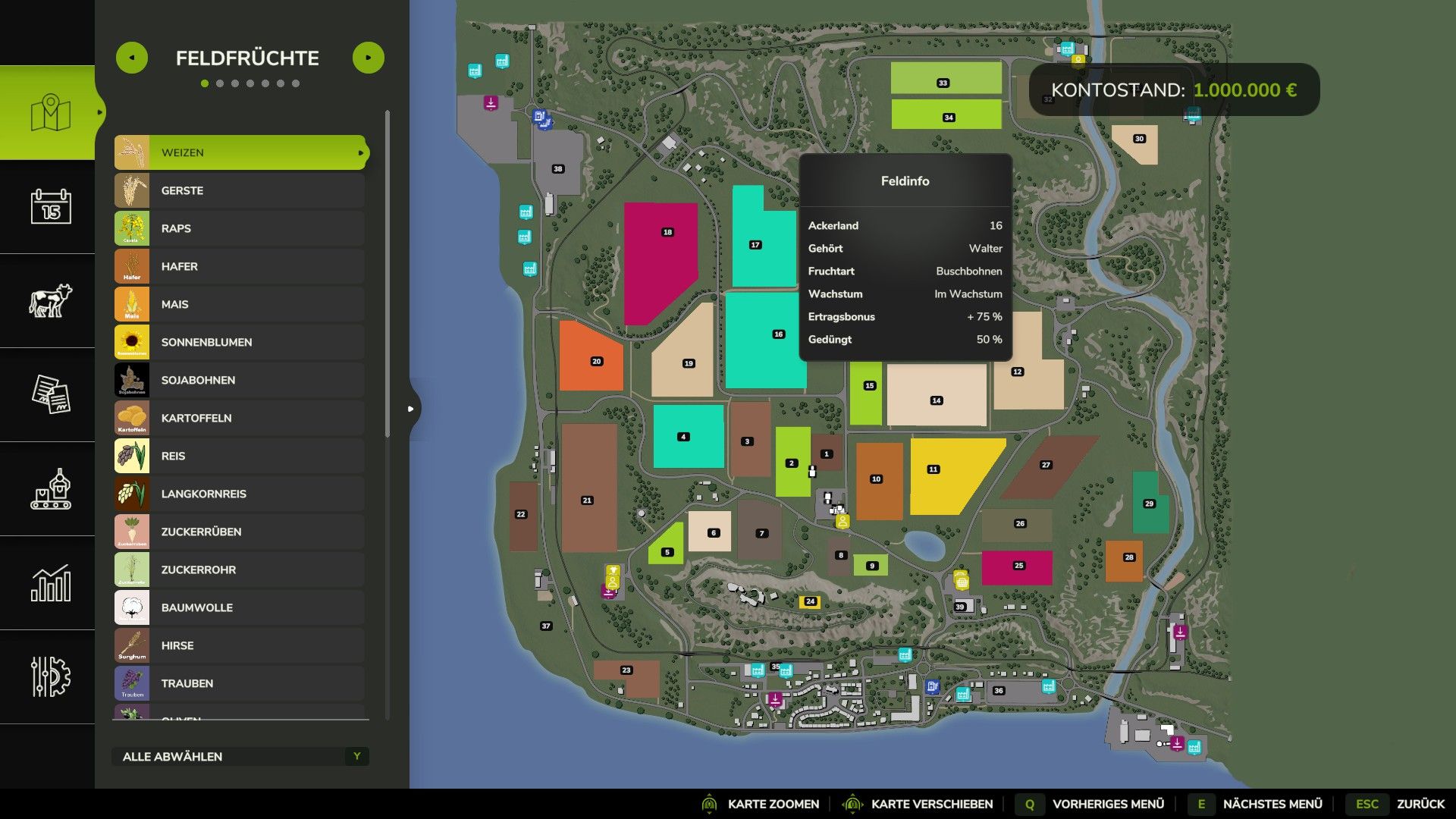
Task: Toggle Zuckerrüben in the crop list
Action: (240, 532)
